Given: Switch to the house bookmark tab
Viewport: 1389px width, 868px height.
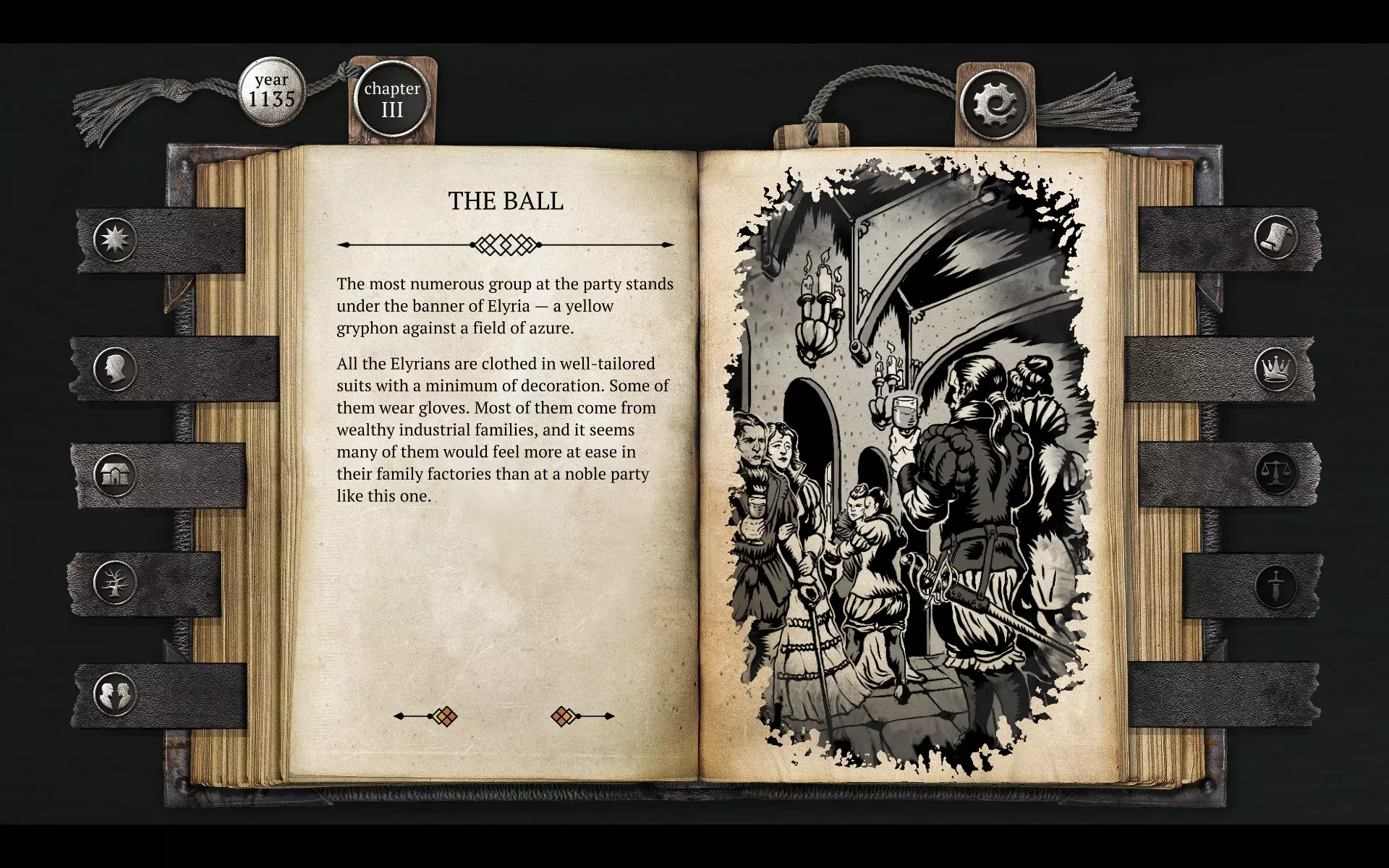Looking at the screenshot, I should [x=115, y=475].
